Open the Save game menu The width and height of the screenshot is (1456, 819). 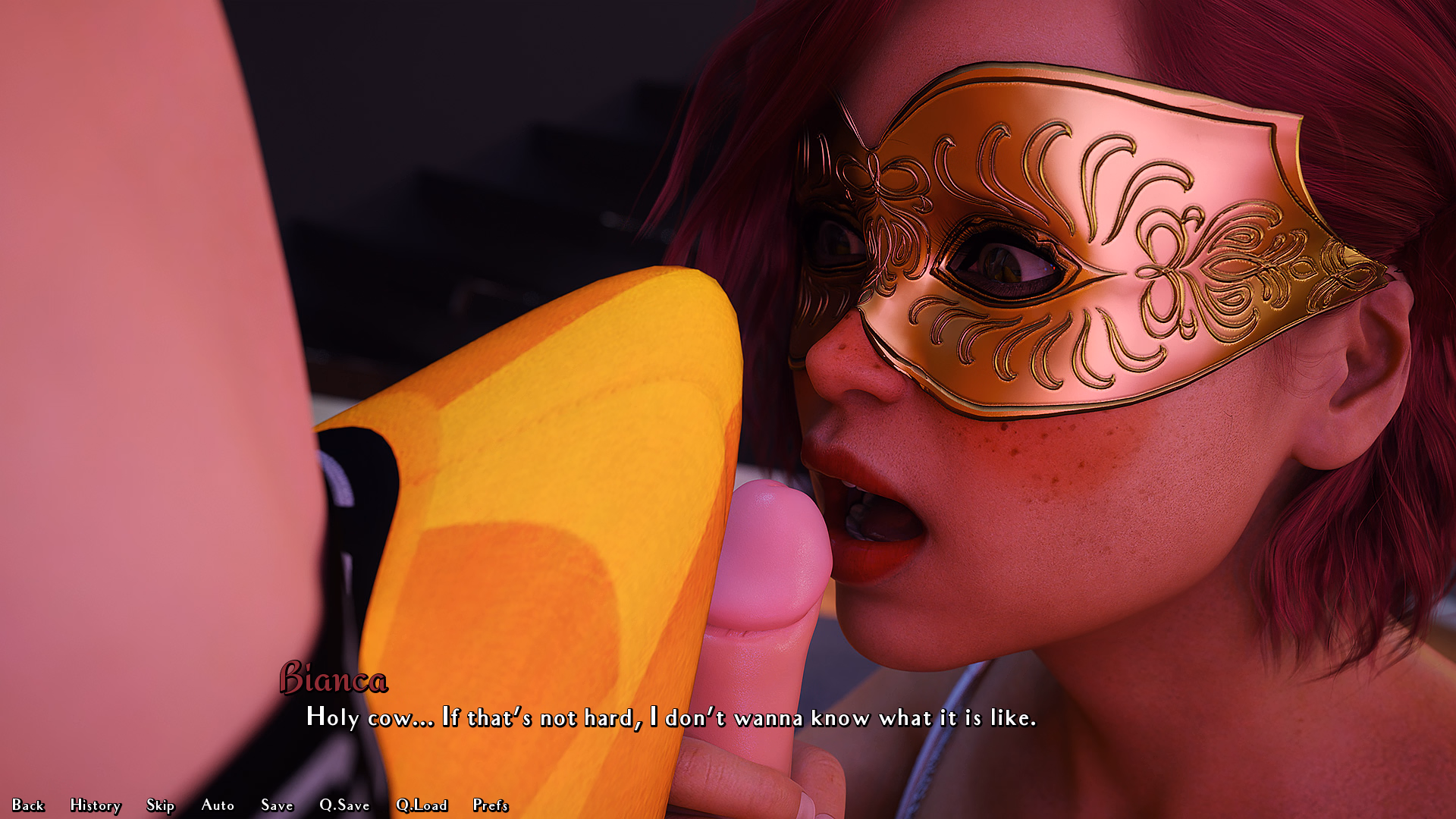click(x=277, y=805)
